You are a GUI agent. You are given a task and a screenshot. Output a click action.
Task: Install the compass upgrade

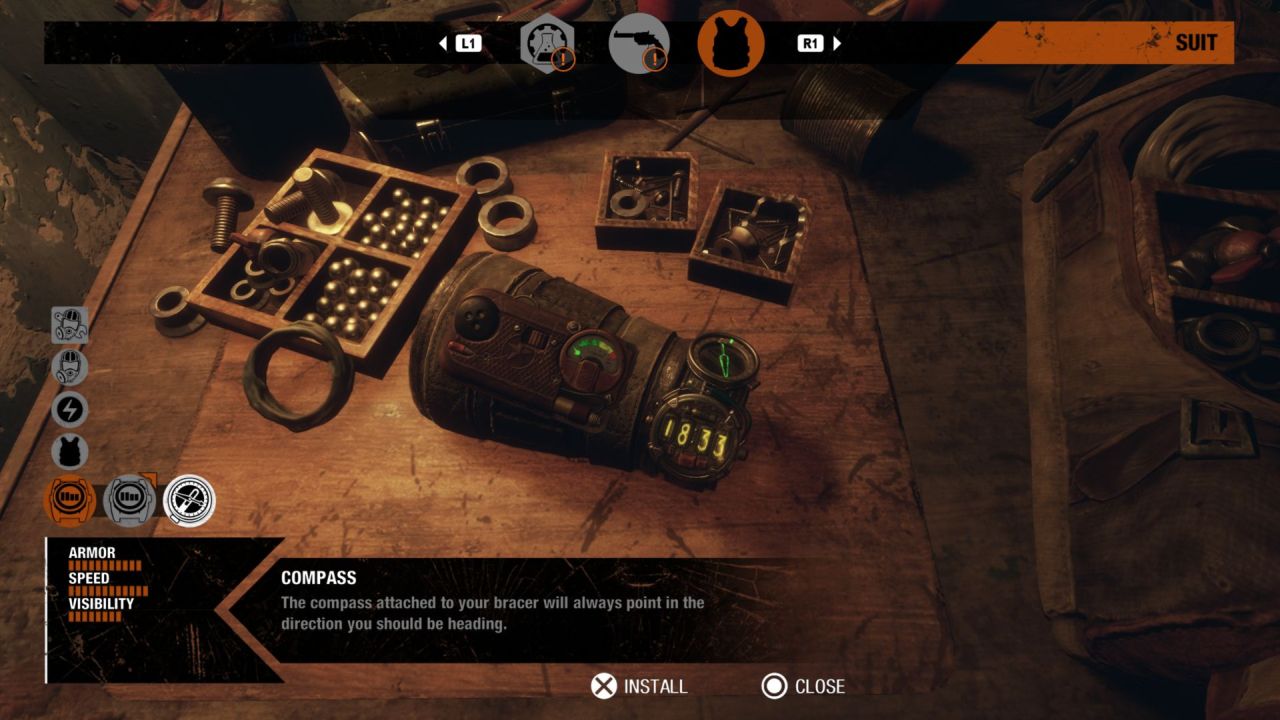pyautogui.click(x=639, y=686)
